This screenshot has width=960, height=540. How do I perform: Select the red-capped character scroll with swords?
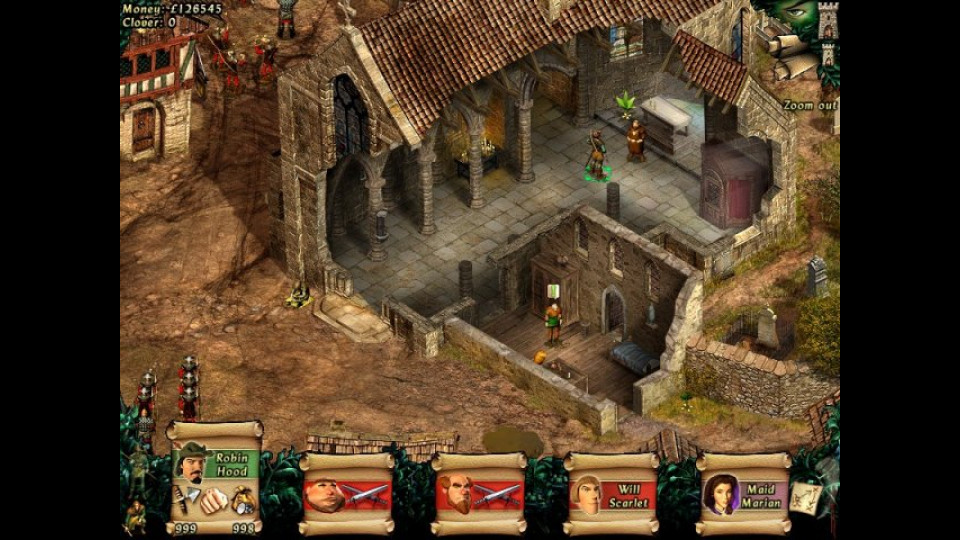(346, 494)
